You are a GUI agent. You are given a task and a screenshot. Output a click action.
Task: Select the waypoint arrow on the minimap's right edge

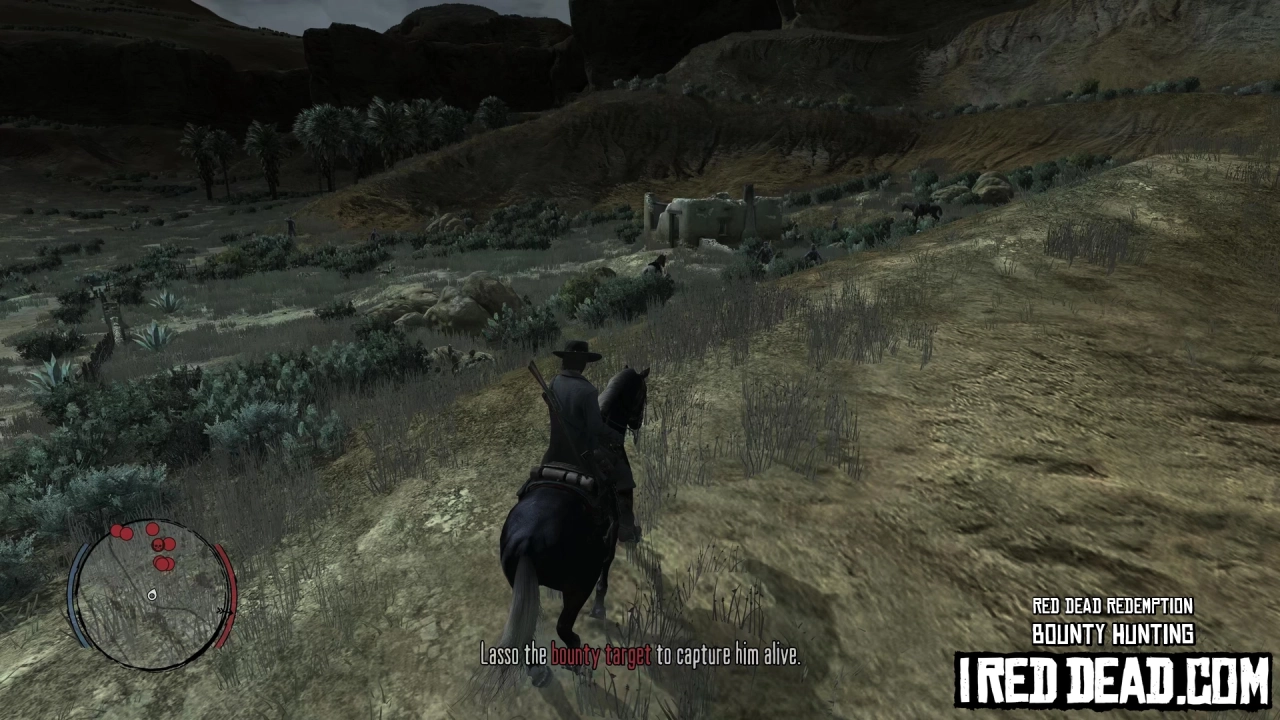click(221, 610)
